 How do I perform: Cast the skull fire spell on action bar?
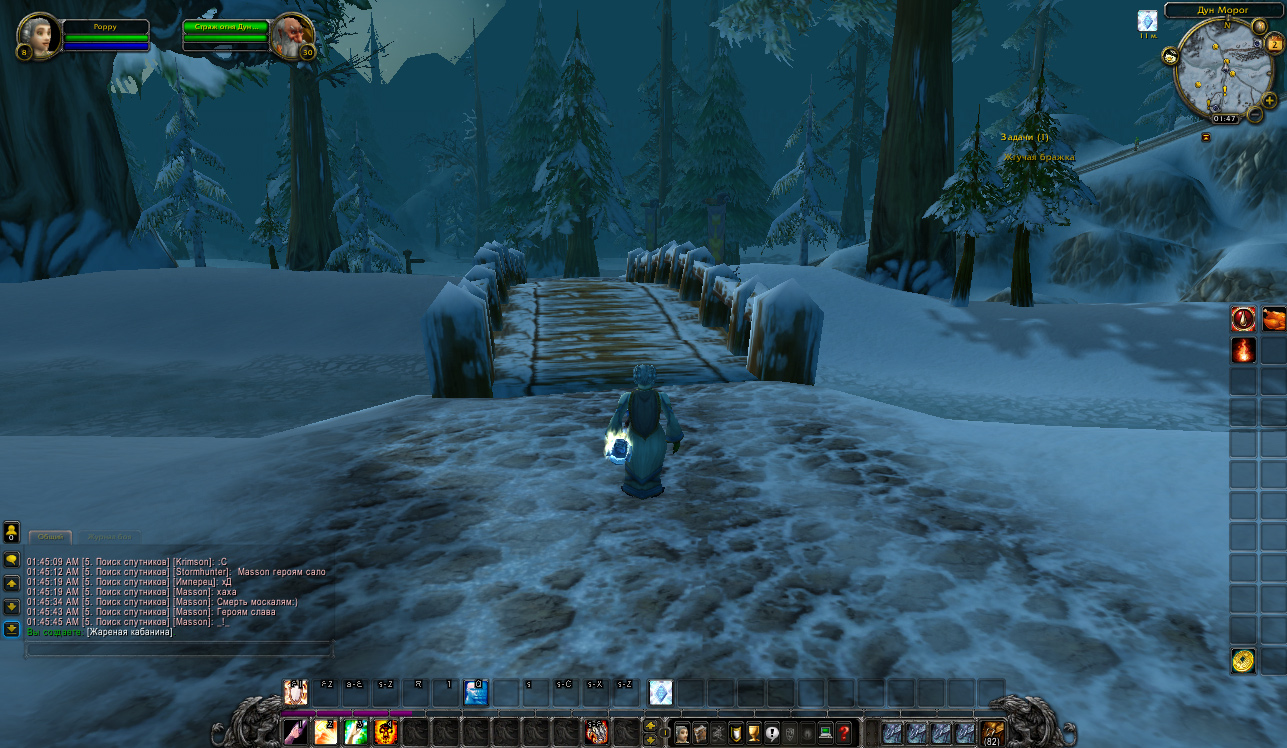386,732
